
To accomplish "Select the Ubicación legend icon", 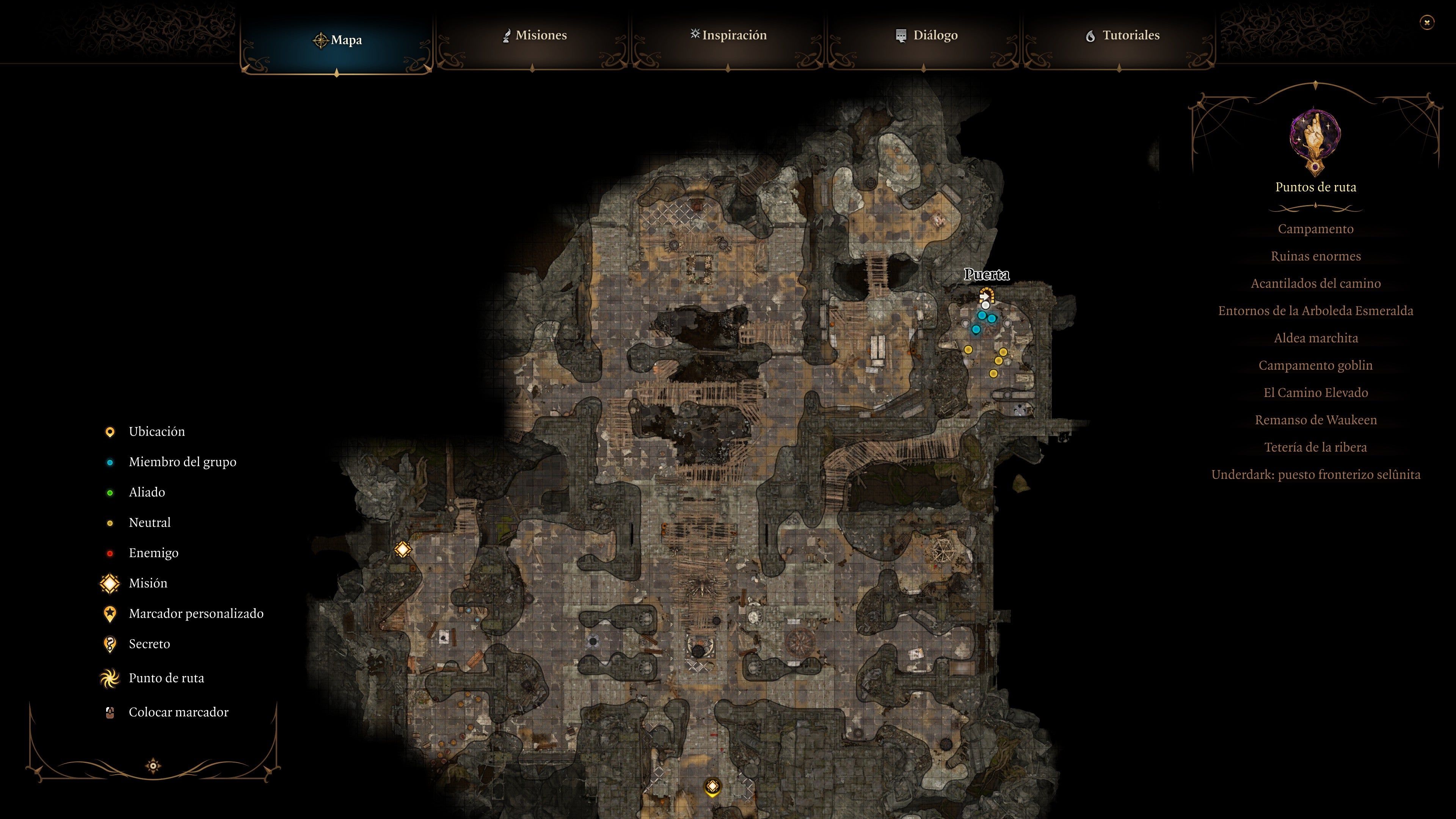I will pos(110,432).
